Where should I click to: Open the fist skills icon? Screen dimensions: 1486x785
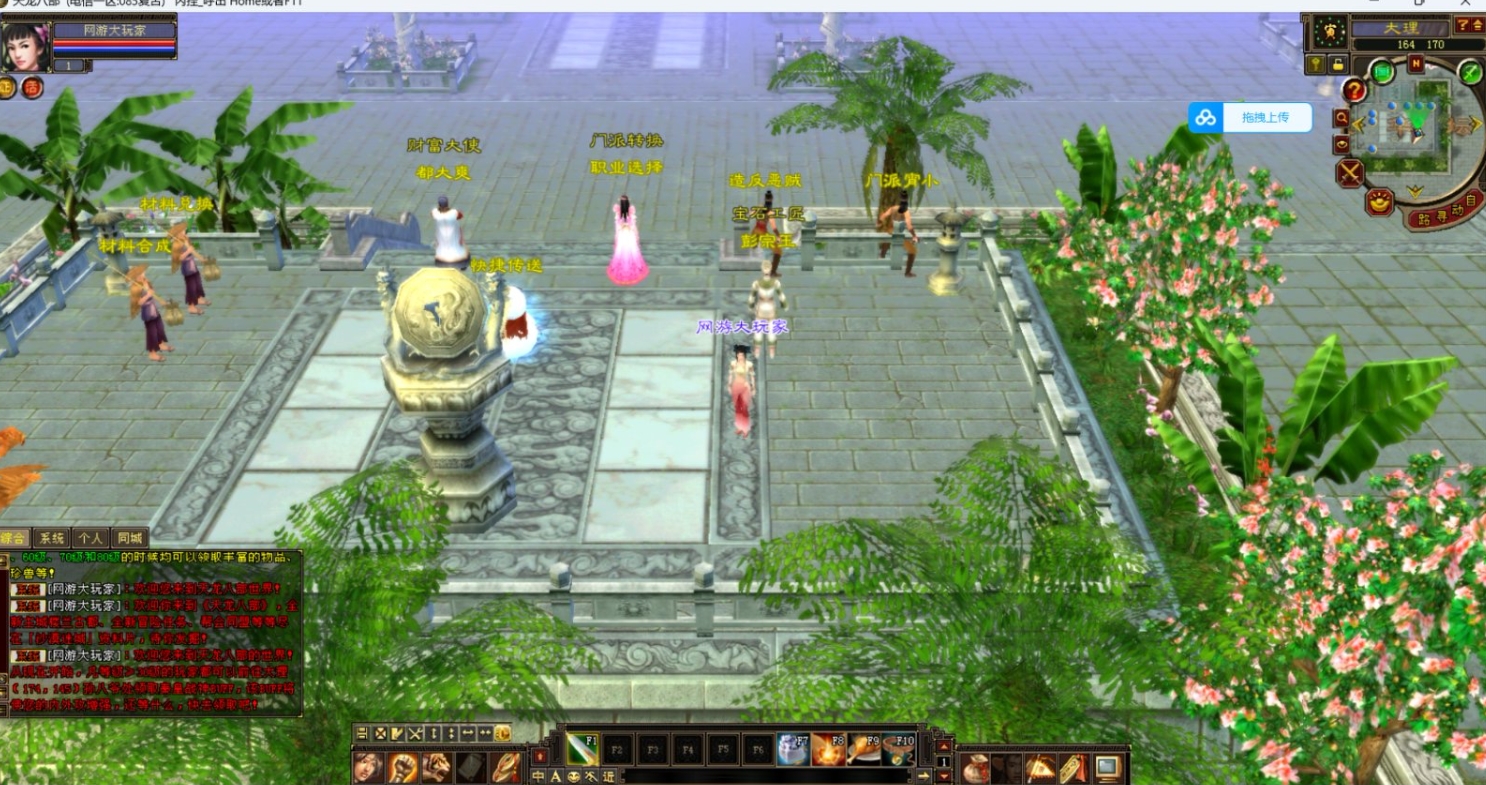[402, 768]
